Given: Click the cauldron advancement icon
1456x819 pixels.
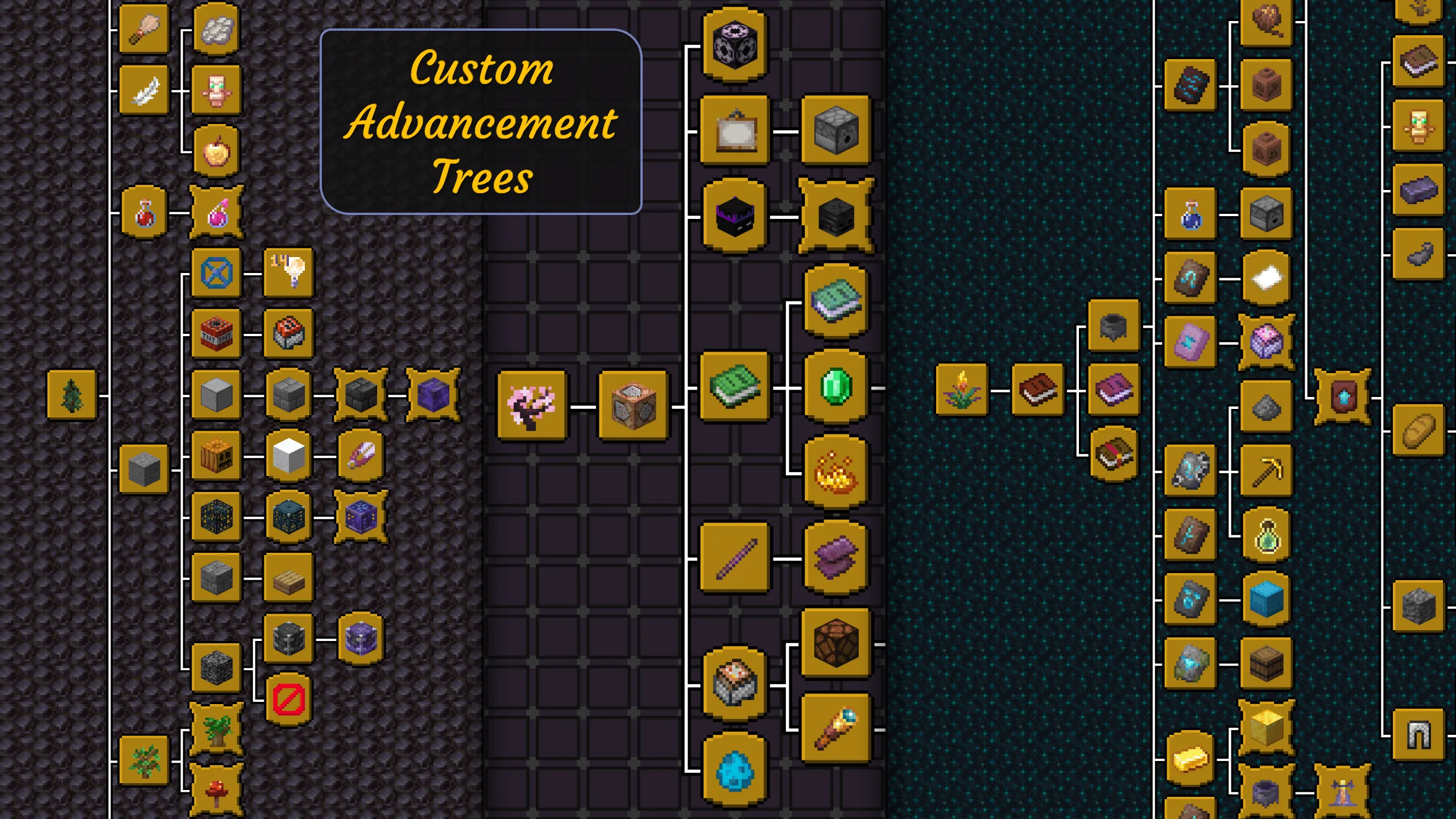Looking at the screenshot, I should (1114, 326).
